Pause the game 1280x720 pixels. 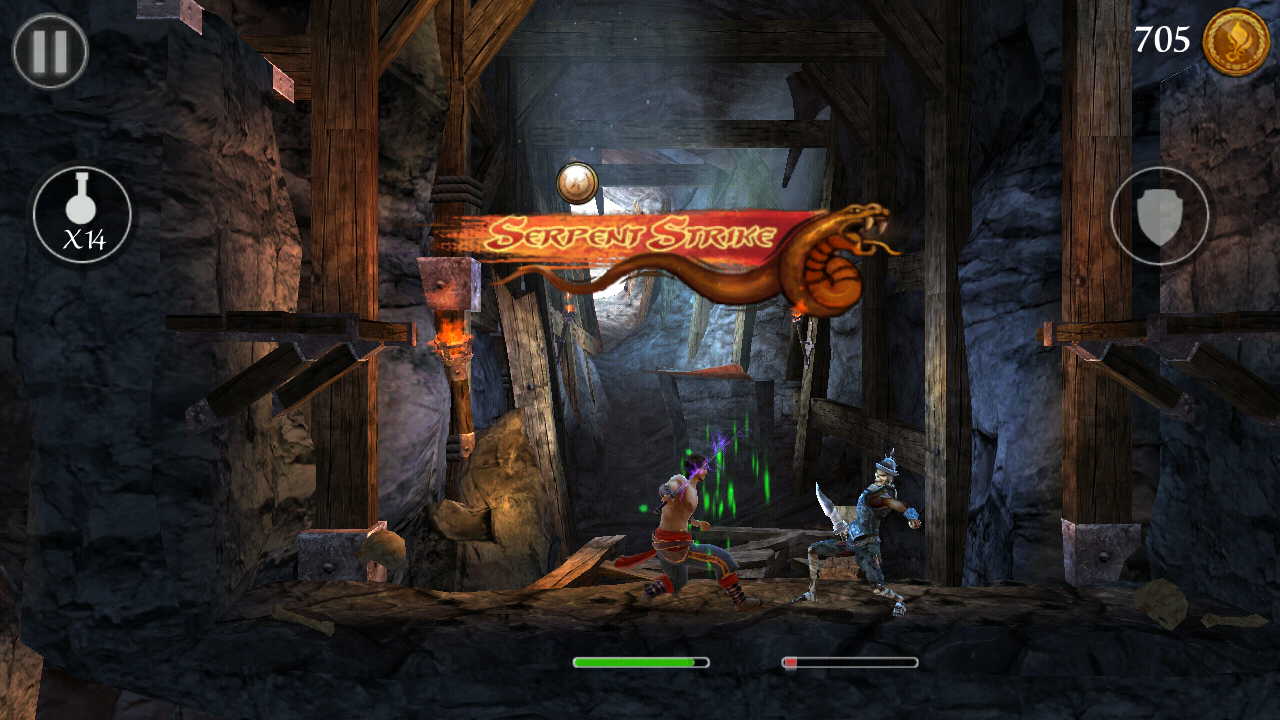tap(50, 51)
